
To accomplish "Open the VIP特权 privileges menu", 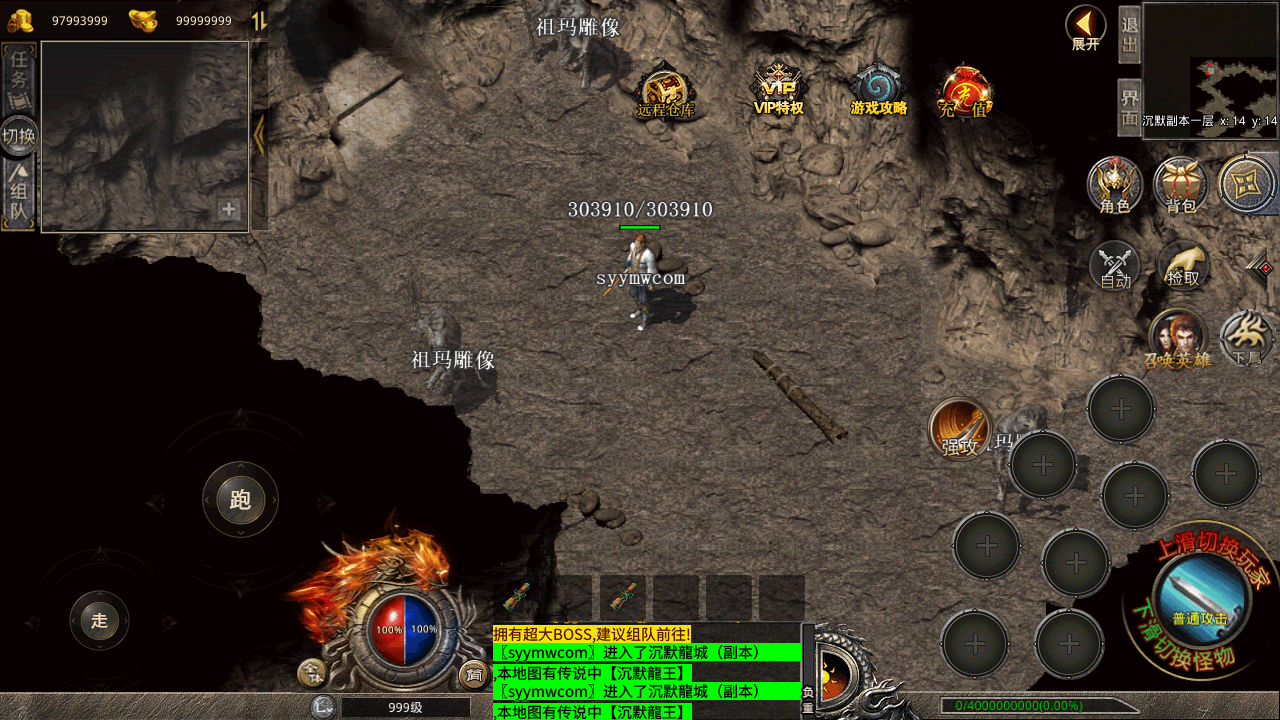I will (x=778, y=90).
